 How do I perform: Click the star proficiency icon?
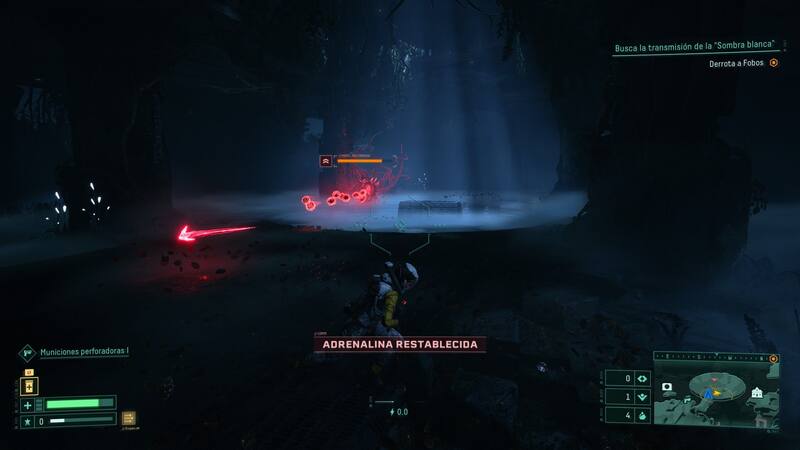28,422
